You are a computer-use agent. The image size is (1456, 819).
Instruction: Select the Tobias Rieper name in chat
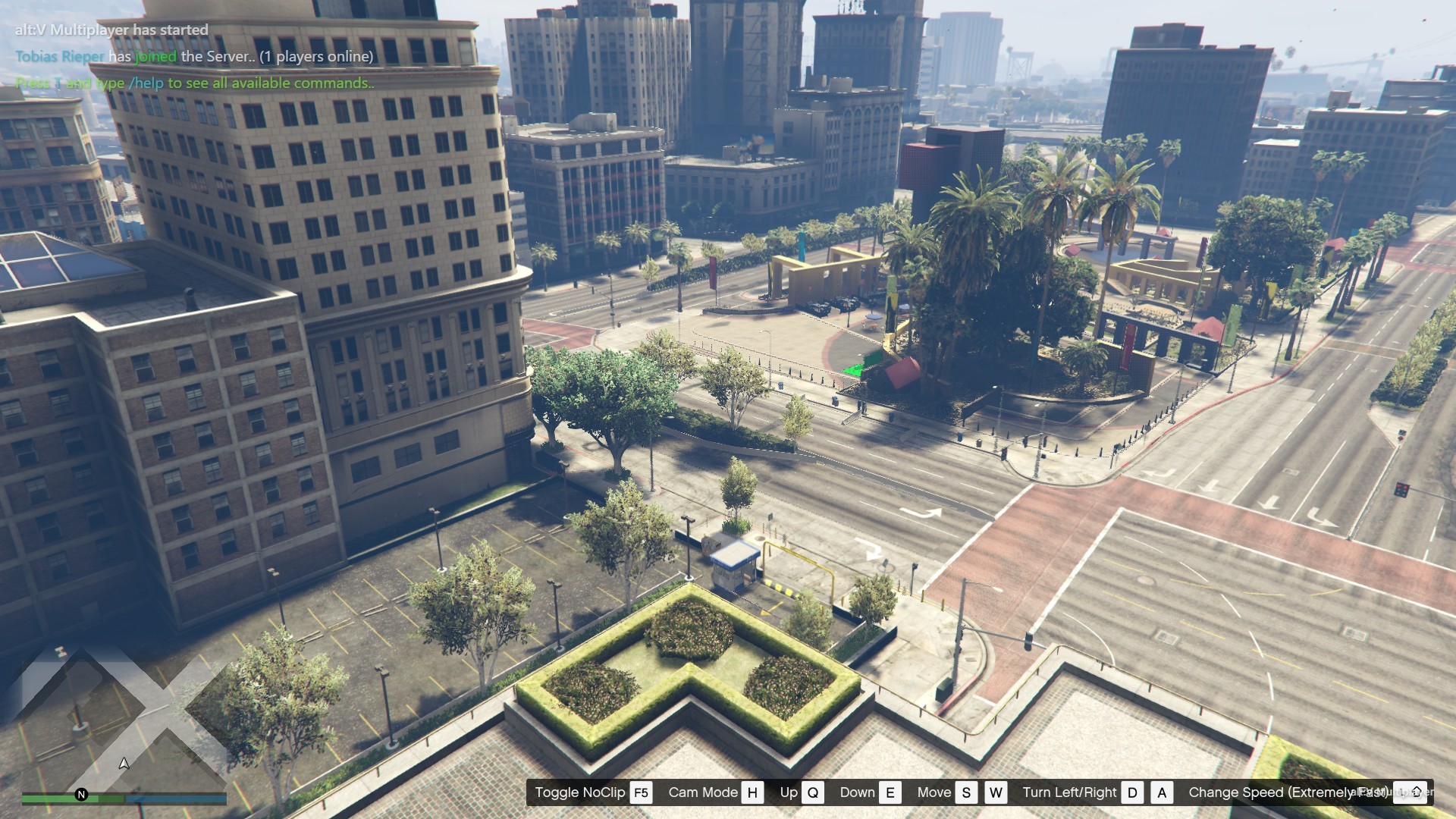60,57
